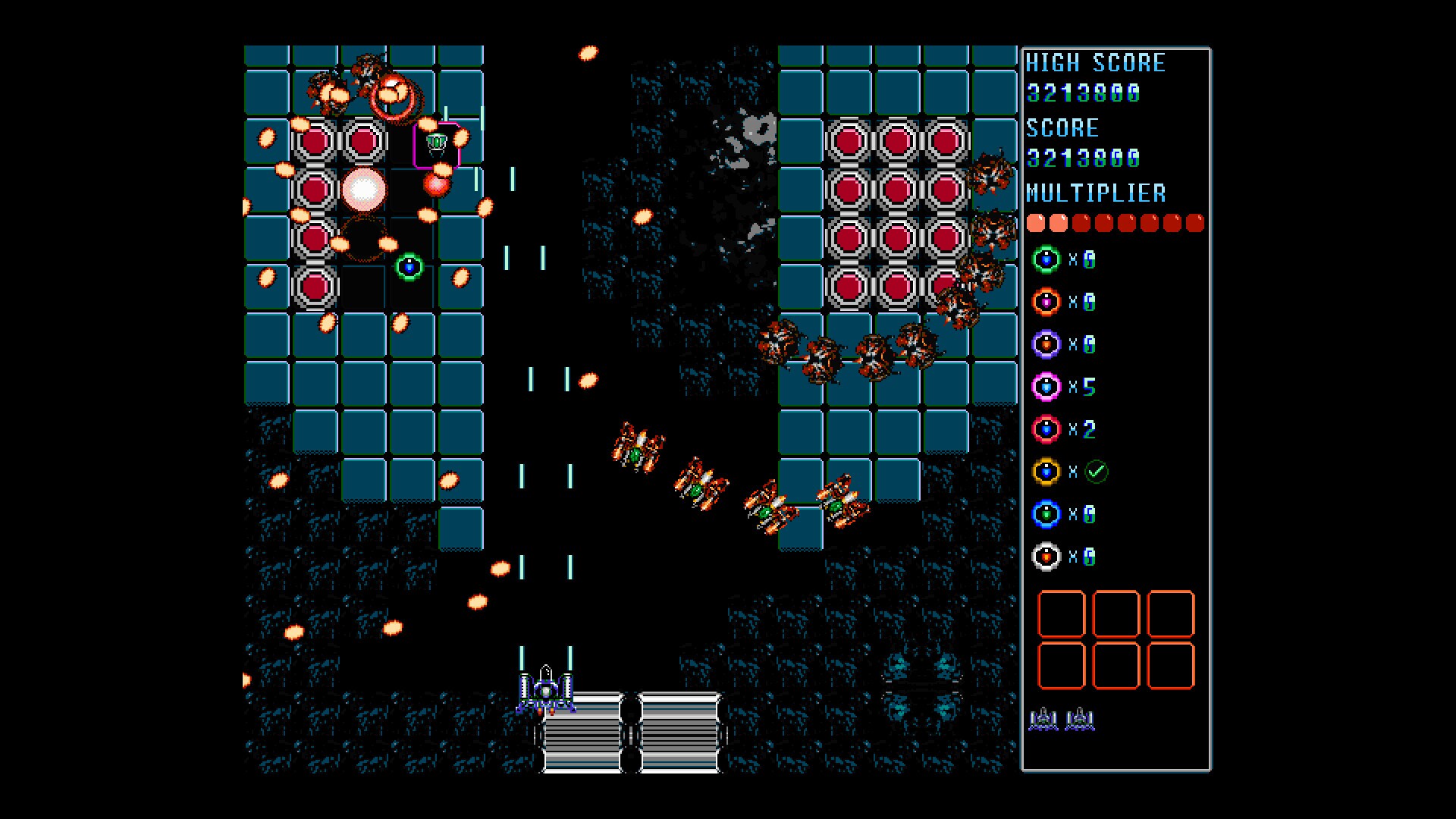
Task: Pick the red-ringed orb icon
Action: 1046,429
